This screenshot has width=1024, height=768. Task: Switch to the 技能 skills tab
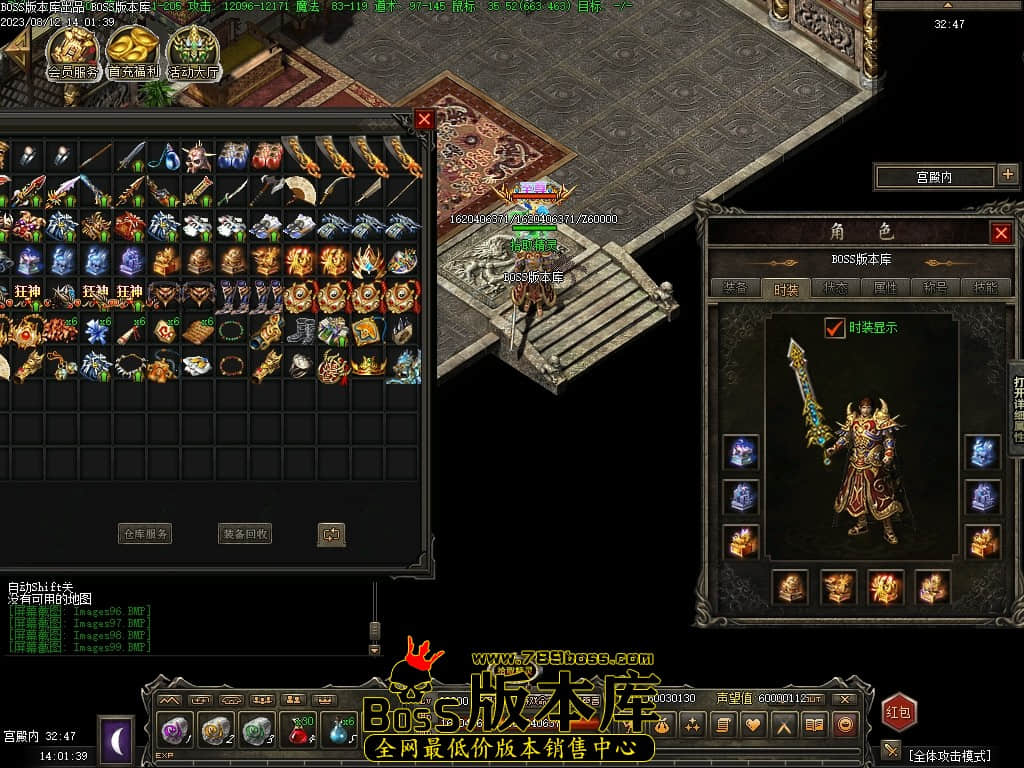985,288
